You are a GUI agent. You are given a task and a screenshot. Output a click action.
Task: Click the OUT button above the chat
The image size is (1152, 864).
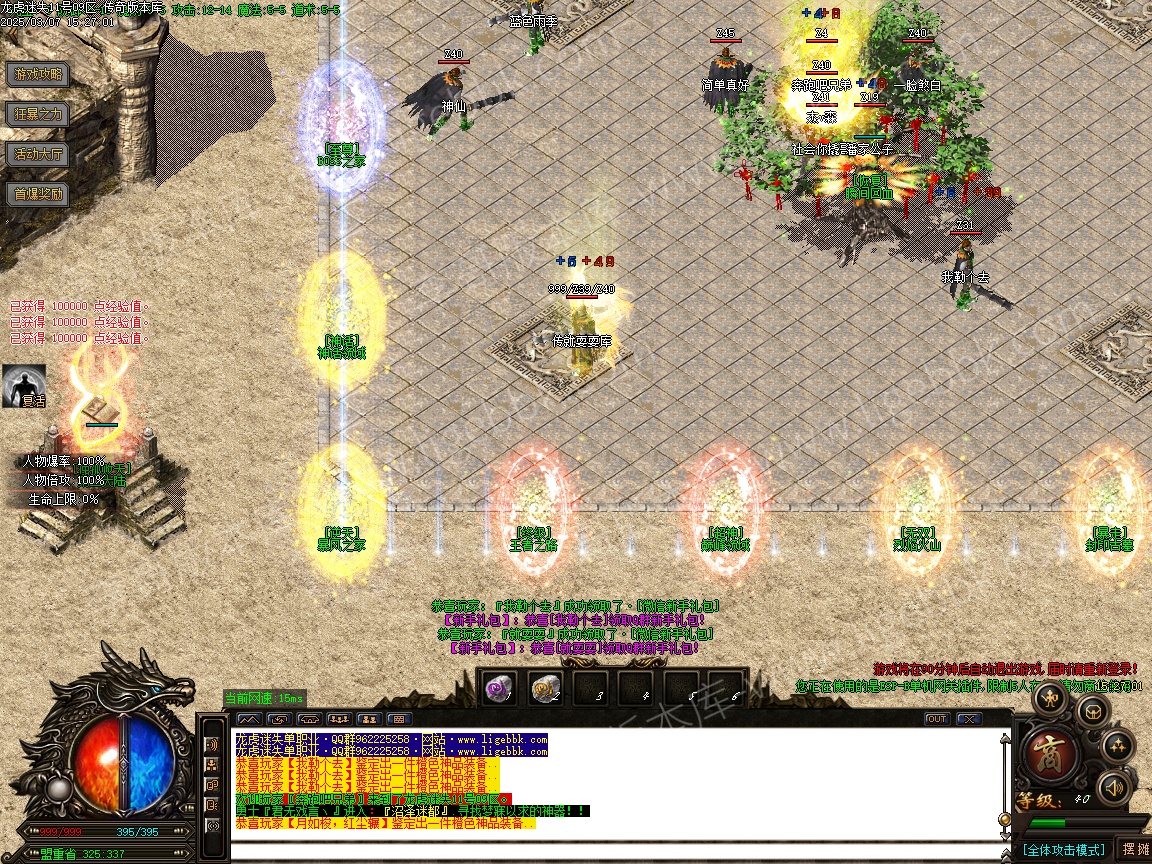937,719
